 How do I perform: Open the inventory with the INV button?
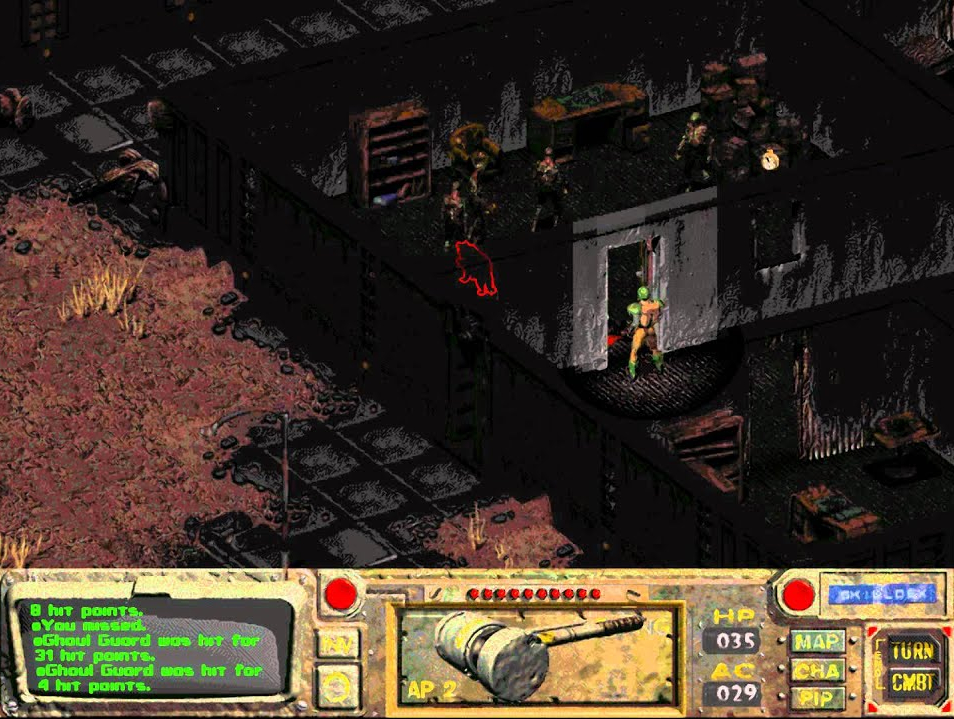(x=339, y=644)
